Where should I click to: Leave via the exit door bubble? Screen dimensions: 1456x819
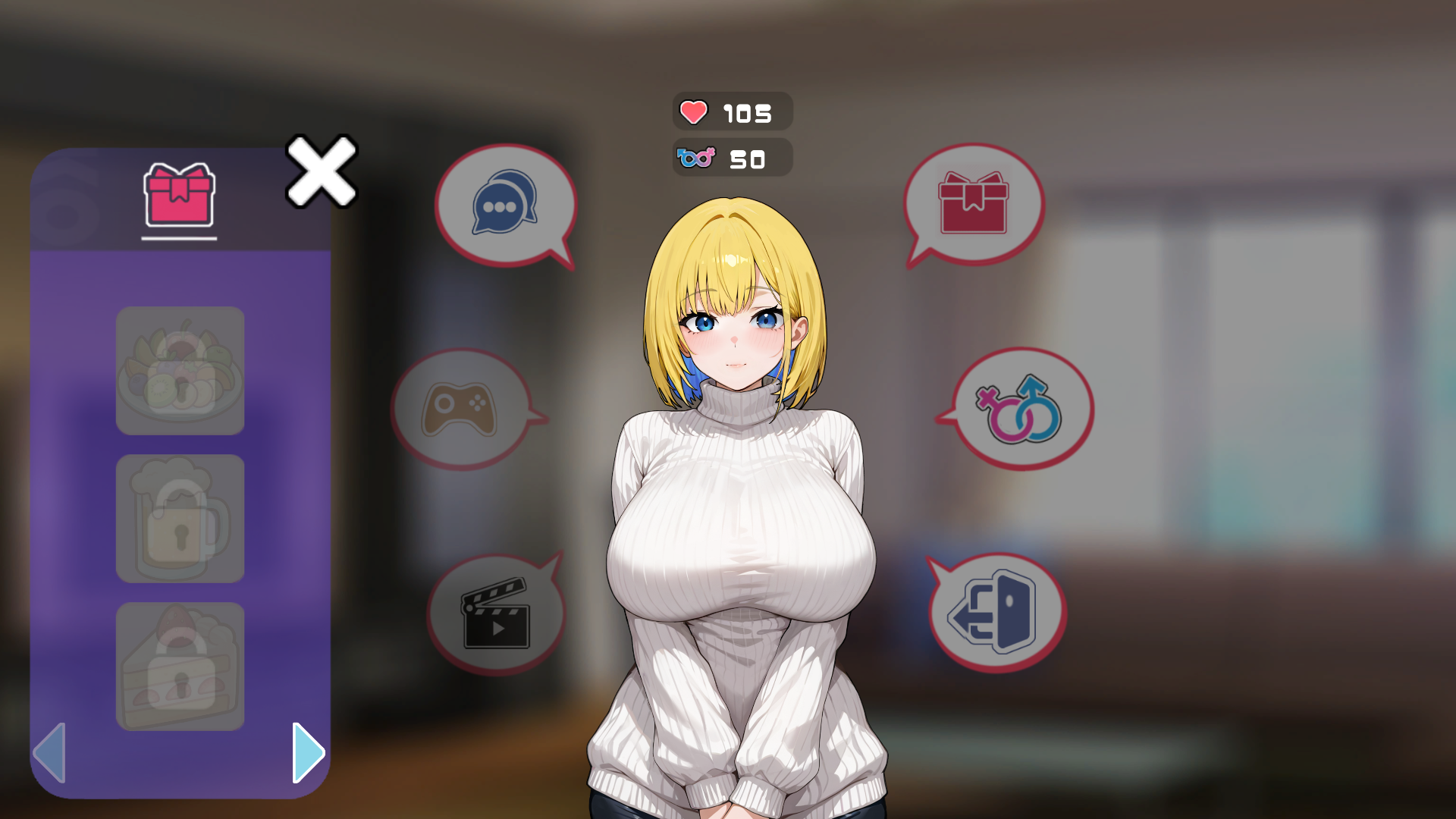[x=996, y=613]
